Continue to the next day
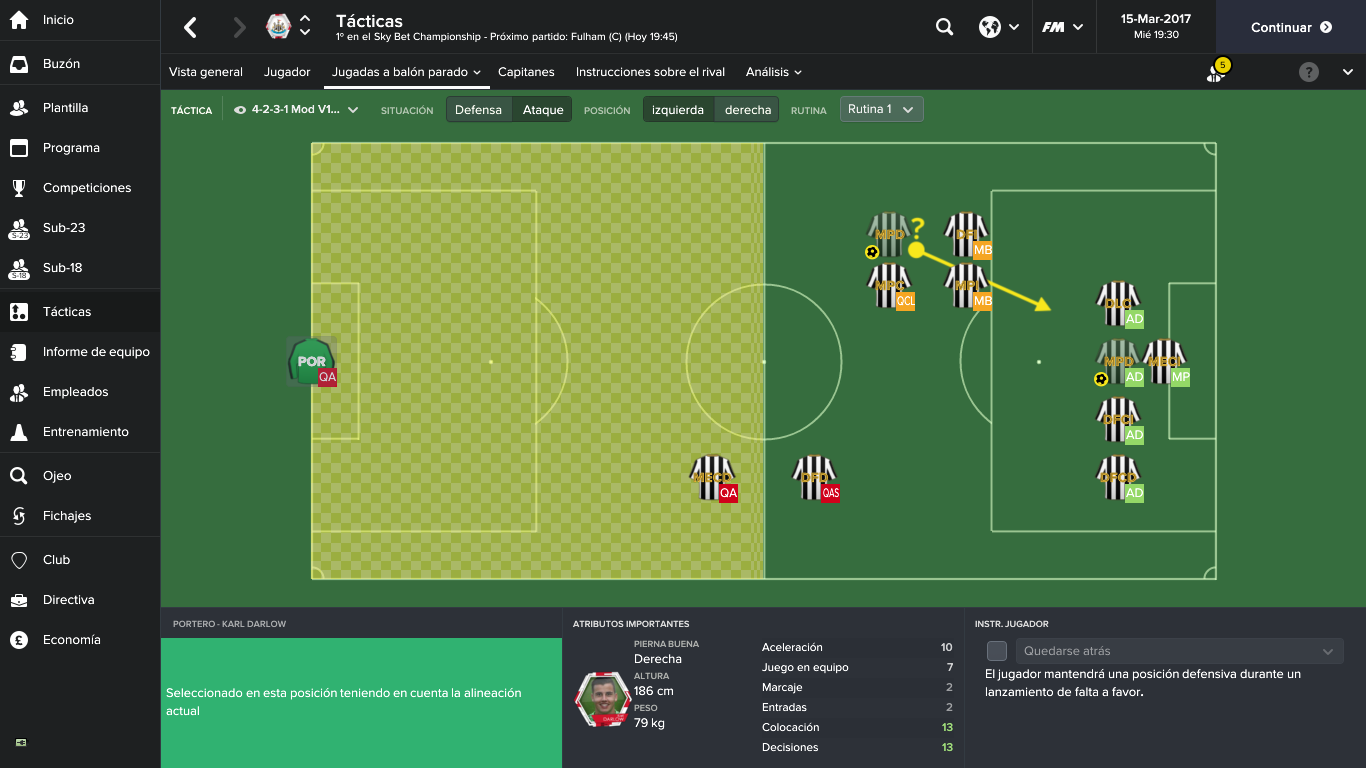The width and height of the screenshot is (1366, 768). [1290, 28]
